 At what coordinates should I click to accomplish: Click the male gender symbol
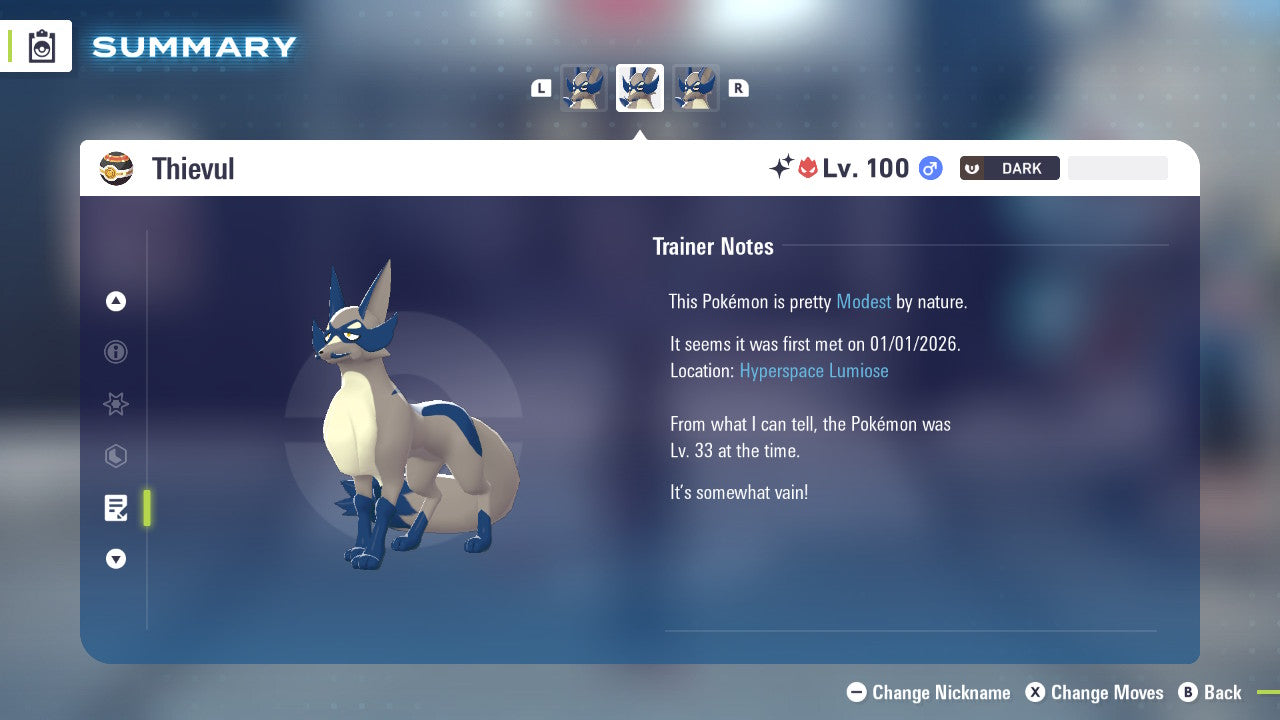click(929, 168)
